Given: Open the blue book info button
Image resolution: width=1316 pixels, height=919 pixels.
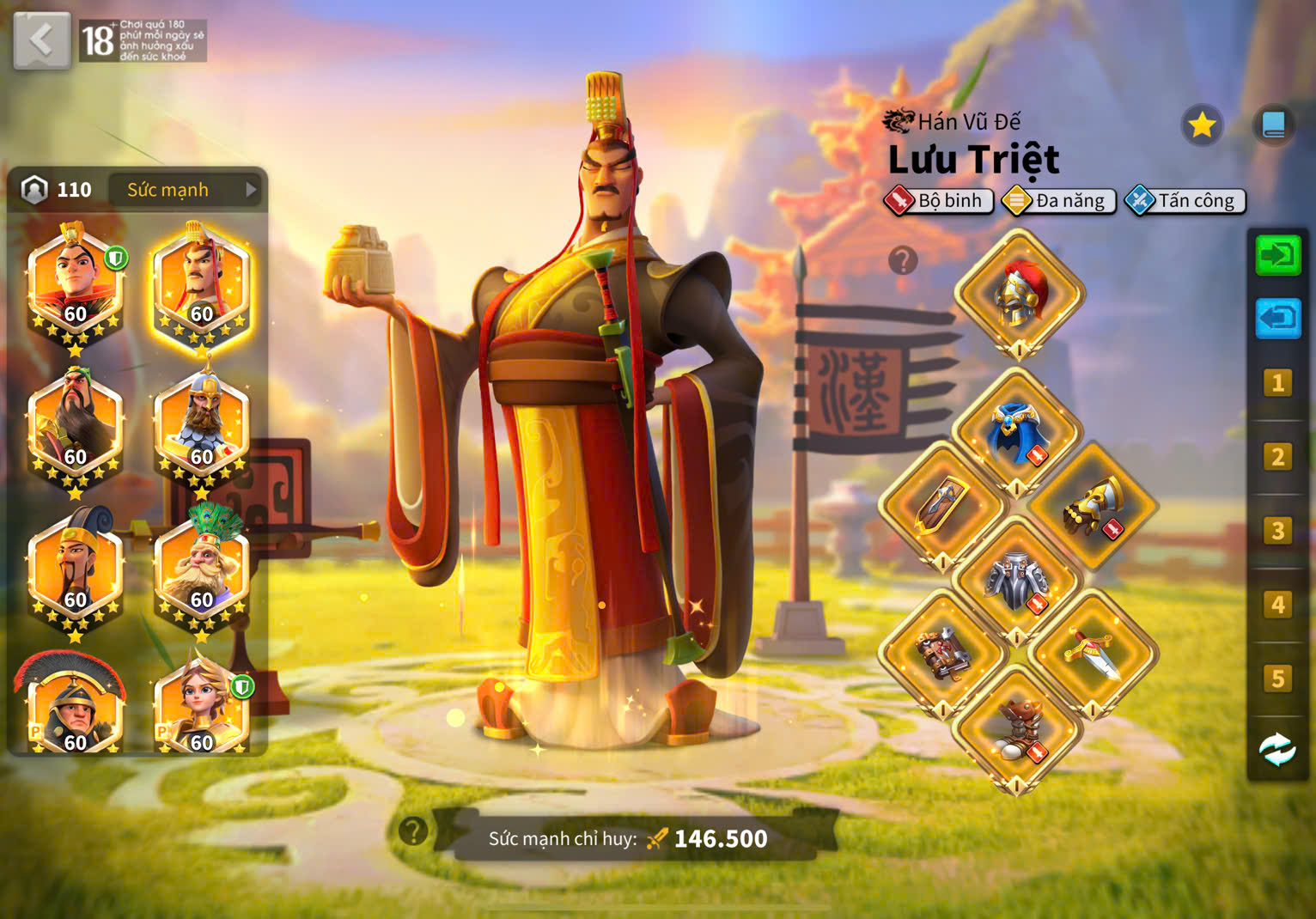Looking at the screenshot, I should point(1273,126).
